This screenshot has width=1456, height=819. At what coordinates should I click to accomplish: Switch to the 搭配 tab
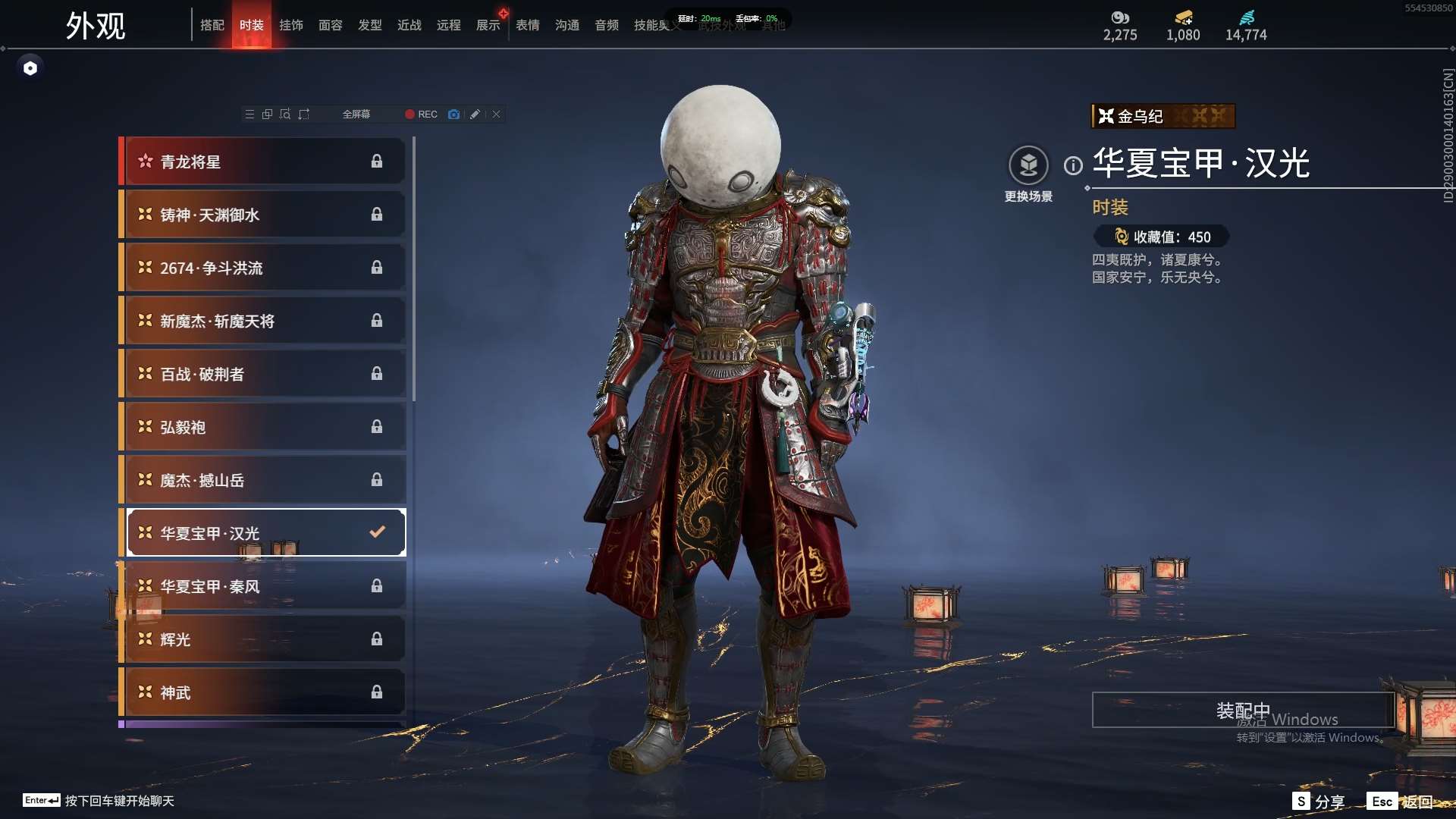(212, 25)
